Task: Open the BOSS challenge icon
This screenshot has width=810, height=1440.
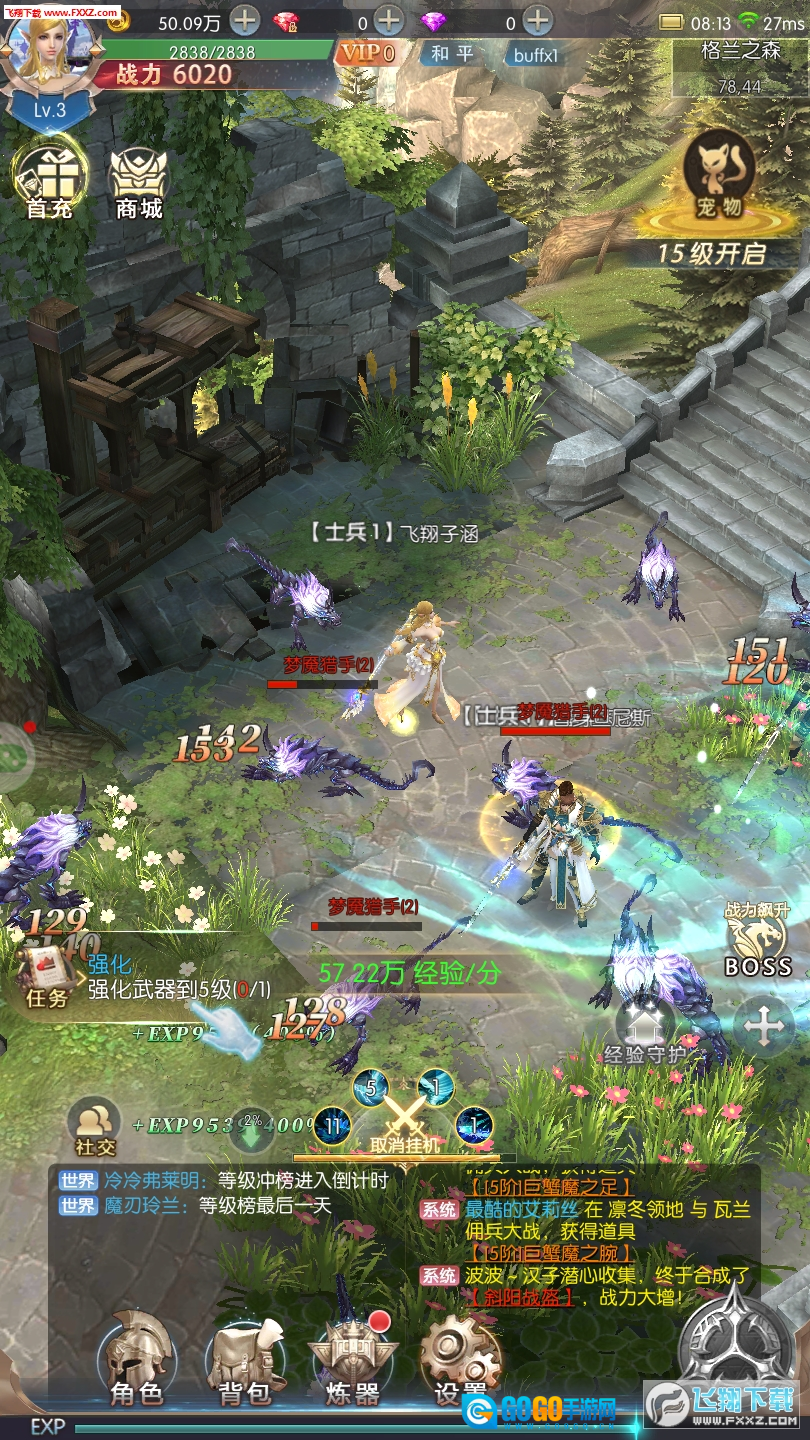Action: tap(757, 940)
